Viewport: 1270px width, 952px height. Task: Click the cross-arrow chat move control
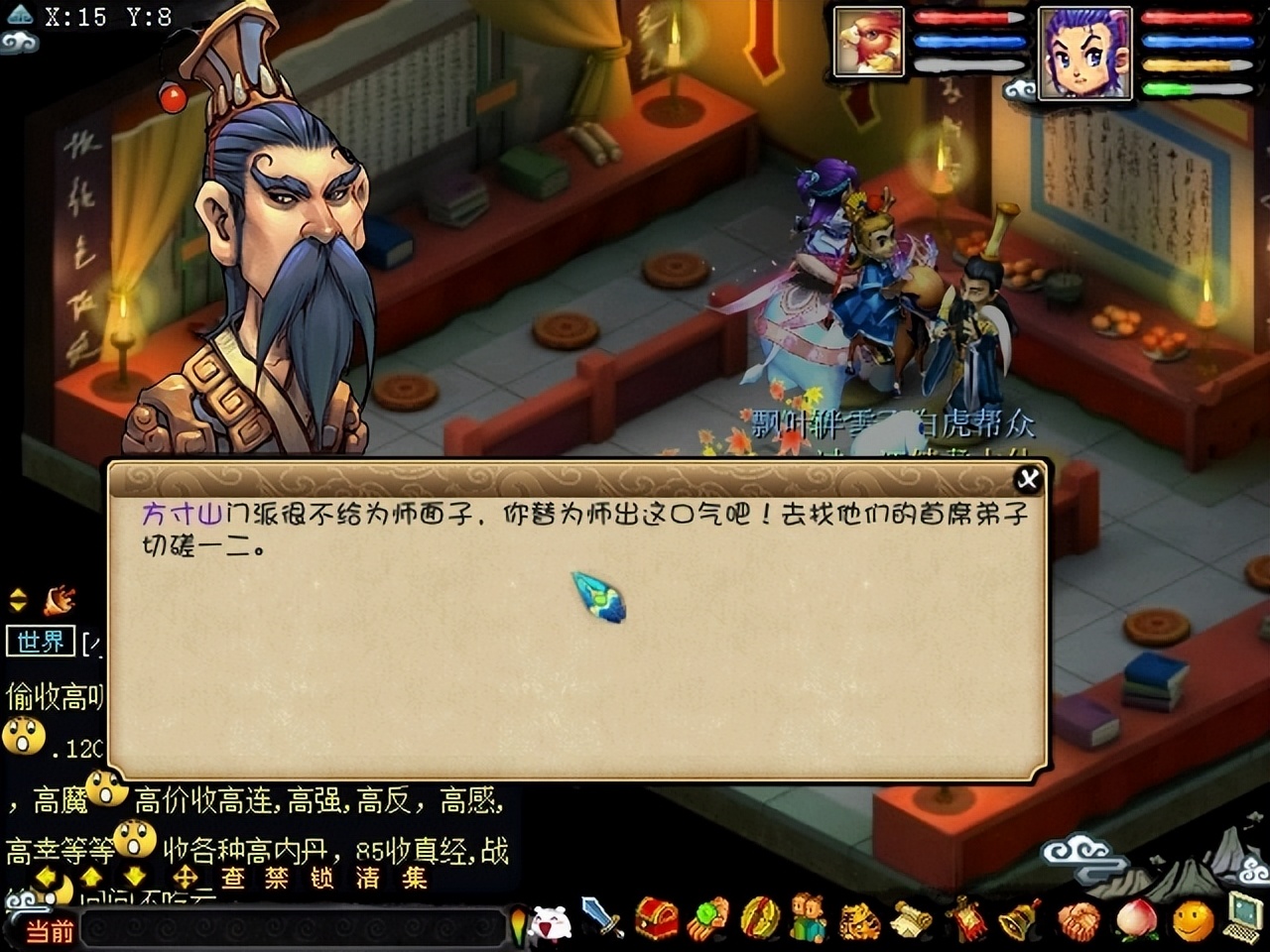tap(187, 877)
